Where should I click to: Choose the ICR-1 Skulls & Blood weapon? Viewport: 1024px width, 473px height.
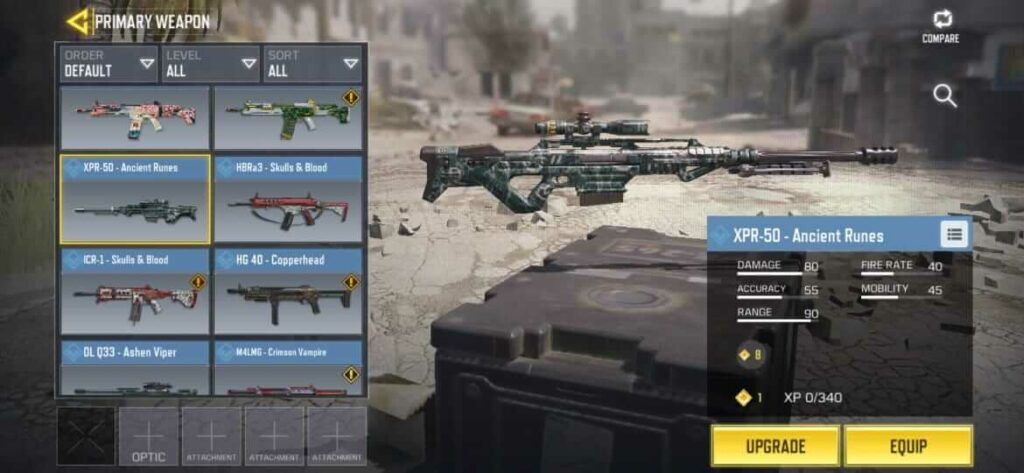[x=135, y=291]
